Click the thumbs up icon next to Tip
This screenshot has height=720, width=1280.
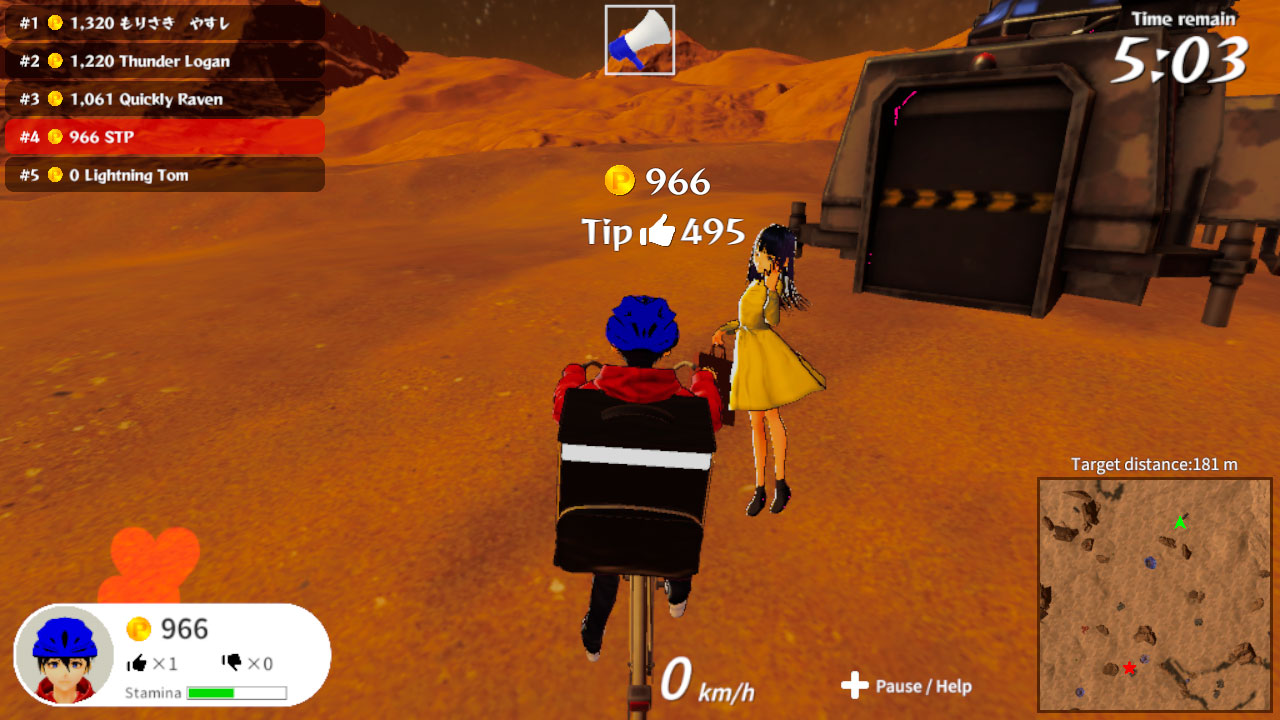point(660,232)
